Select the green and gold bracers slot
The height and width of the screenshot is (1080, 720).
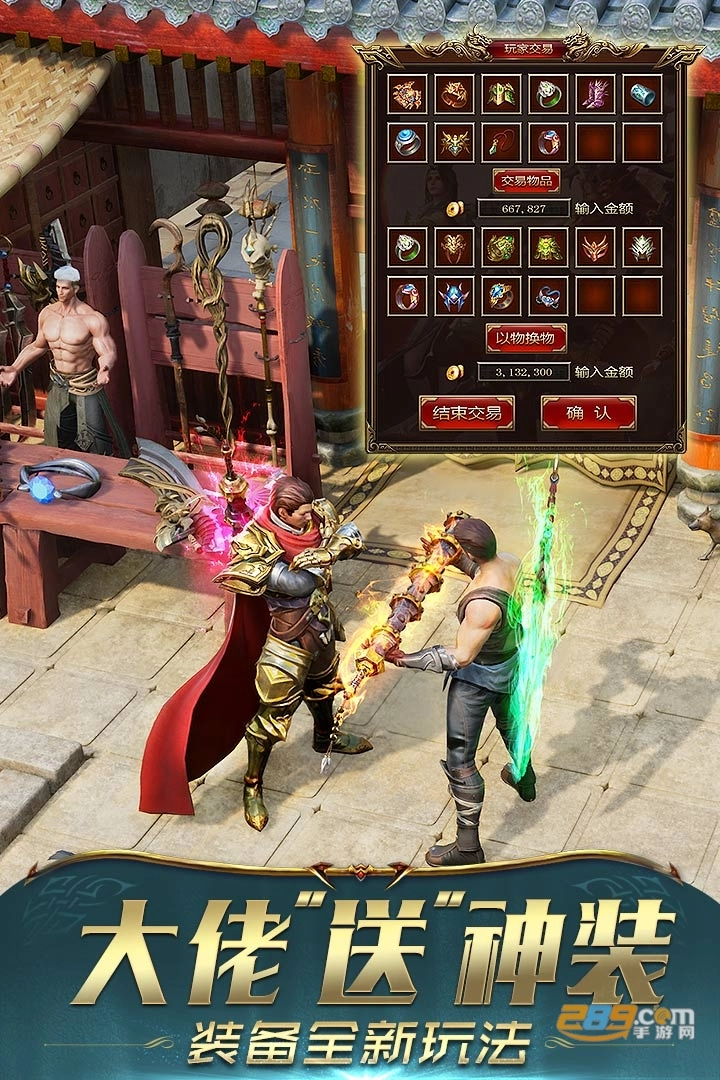tap(501, 94)
